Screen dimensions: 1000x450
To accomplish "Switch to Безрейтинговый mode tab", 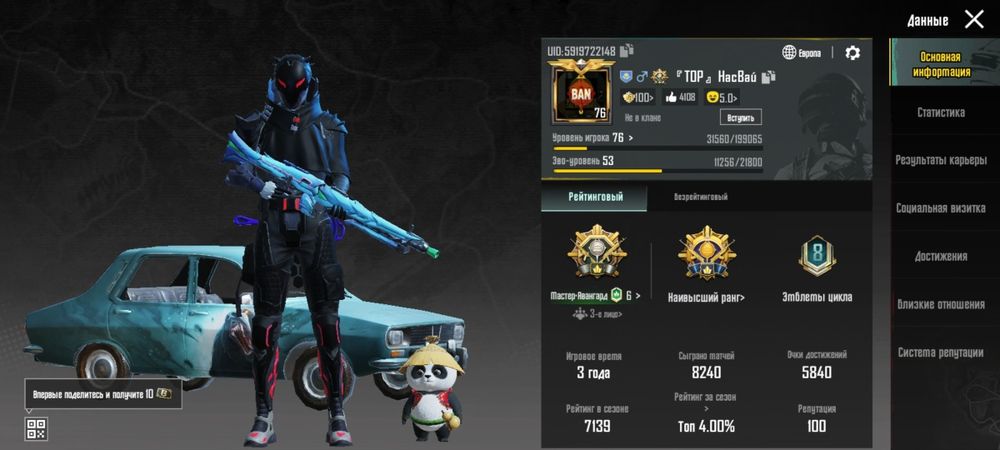I will pyautogui.click(x=700, y=197).
